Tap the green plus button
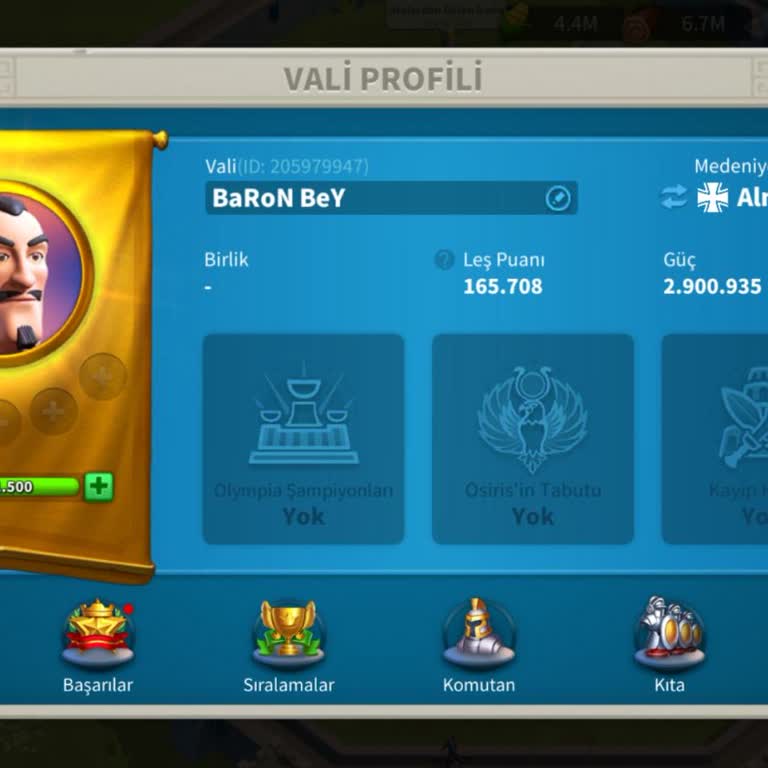768x768 pixels. click(99, 487)
